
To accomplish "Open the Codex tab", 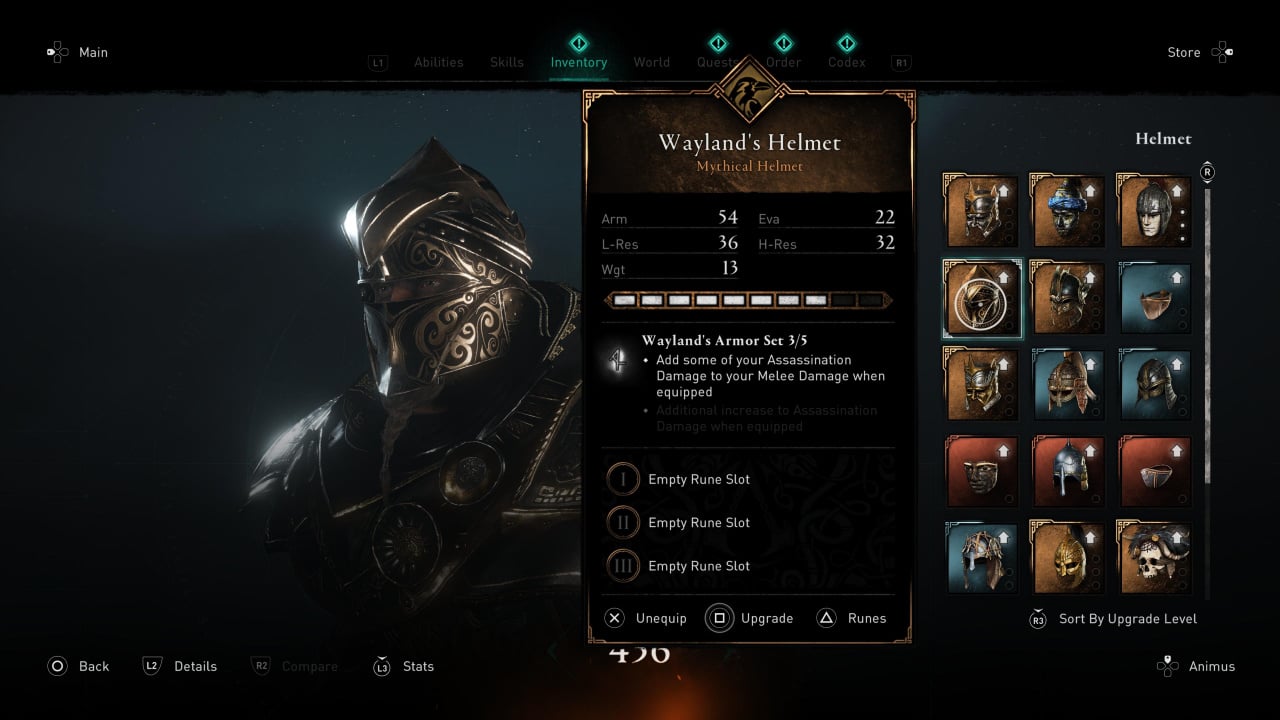I will [847, 62].
